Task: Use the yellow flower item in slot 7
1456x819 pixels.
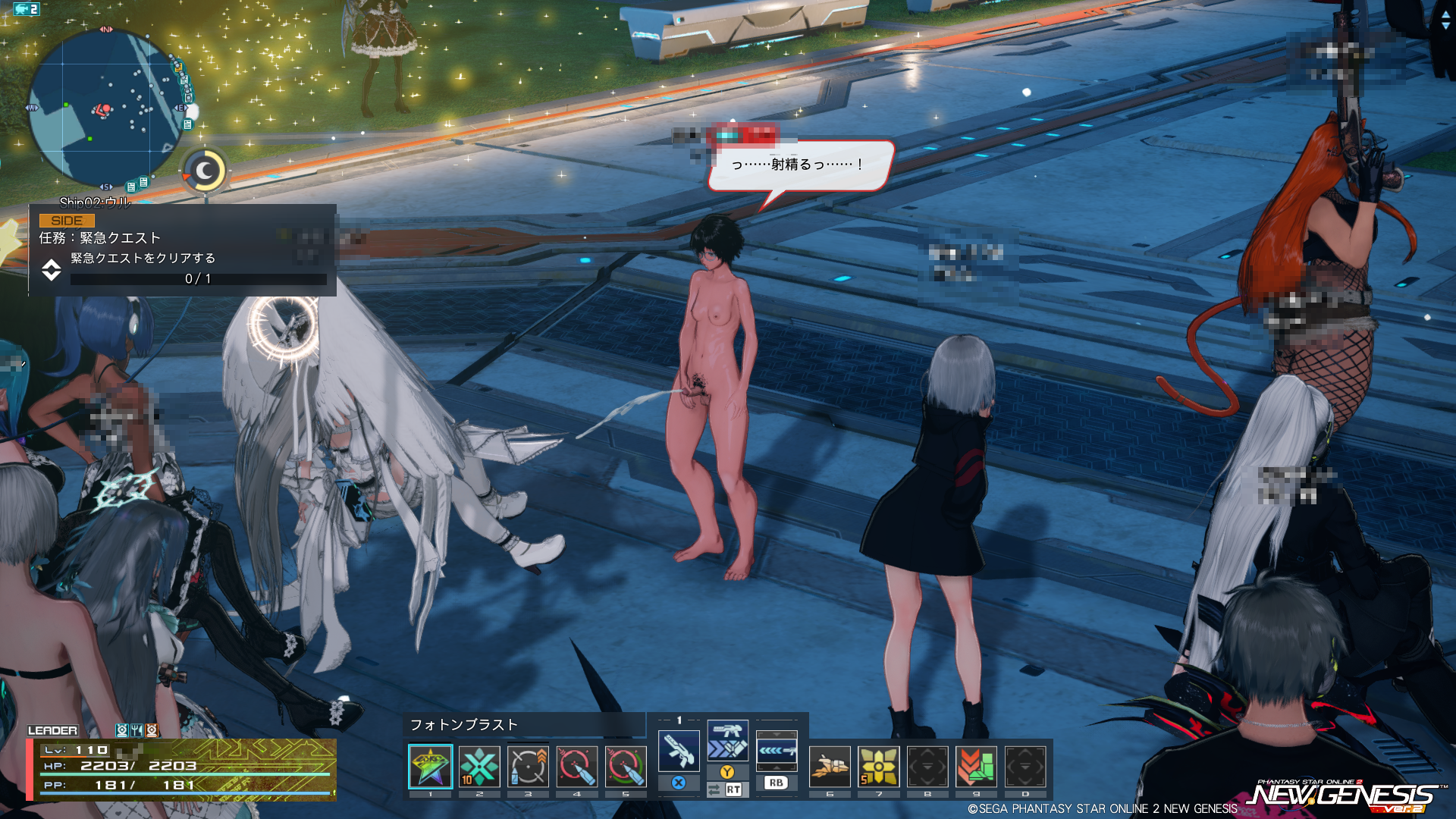Action: pyautogui.click(x=879, y=767)
